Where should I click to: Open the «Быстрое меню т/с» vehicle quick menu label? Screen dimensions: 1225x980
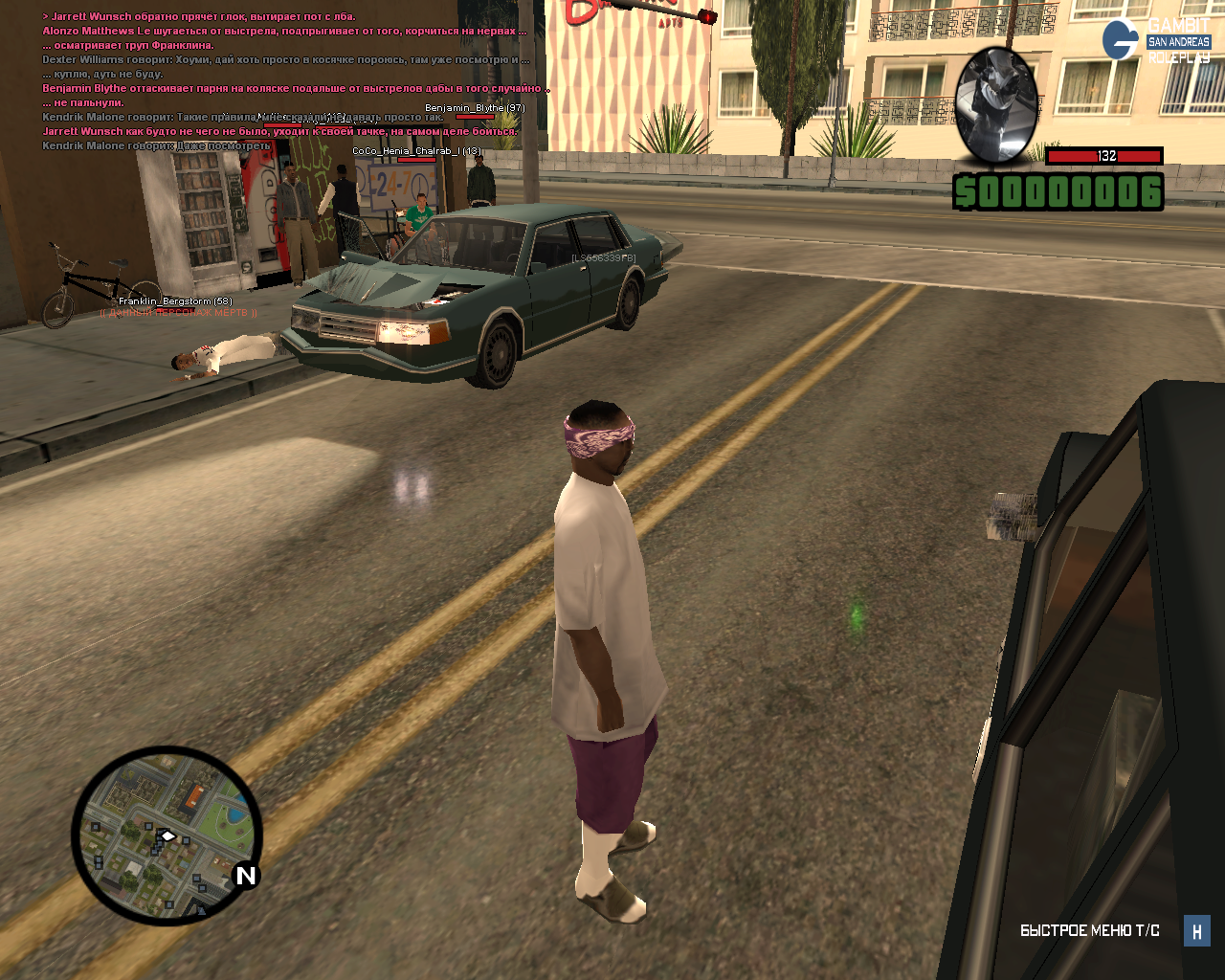tap(1089, 930)
